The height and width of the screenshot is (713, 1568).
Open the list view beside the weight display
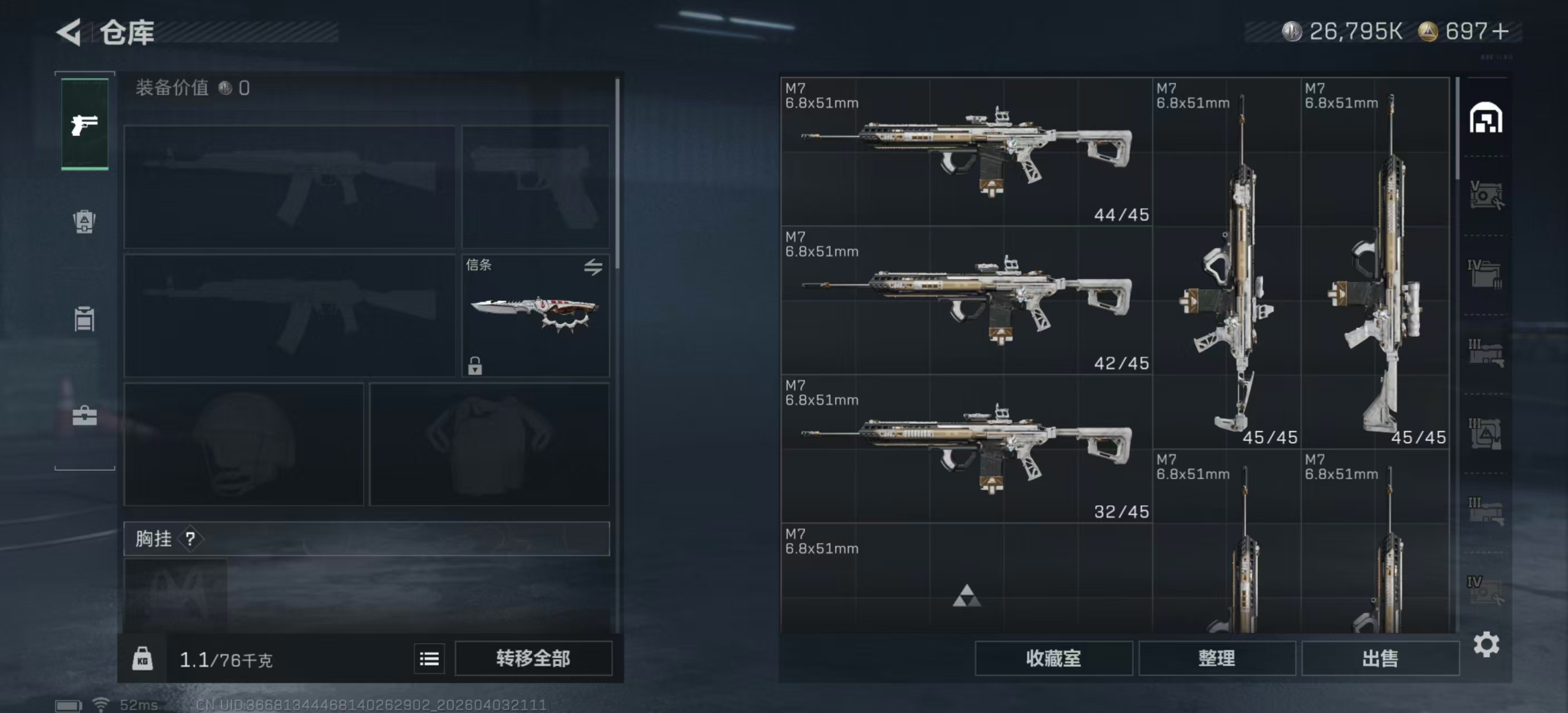(429, 659)
